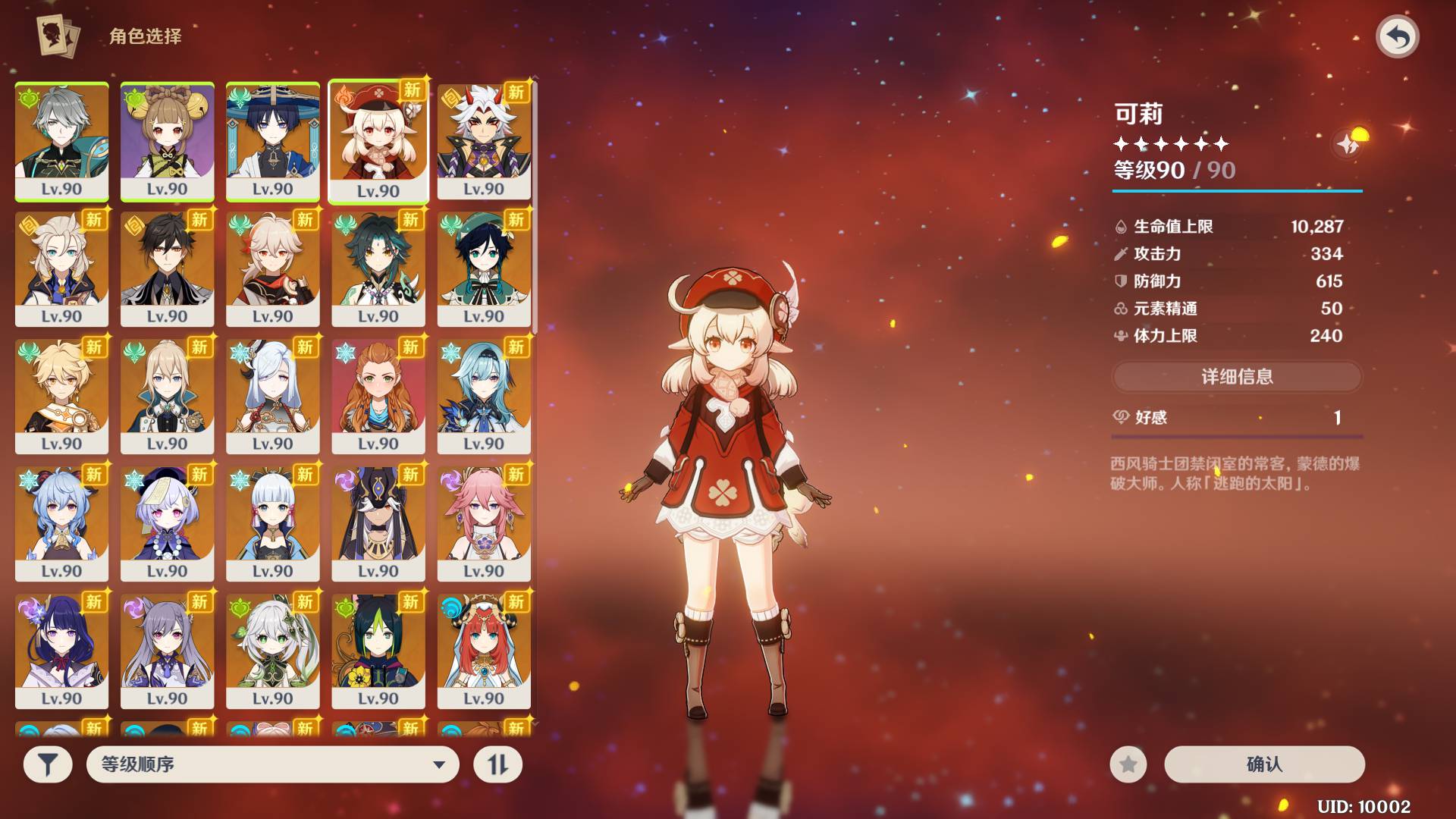The image size is (1456, 819).
Task: Choose Arataki Itto's horned character card
Action: tap(484, 141)
